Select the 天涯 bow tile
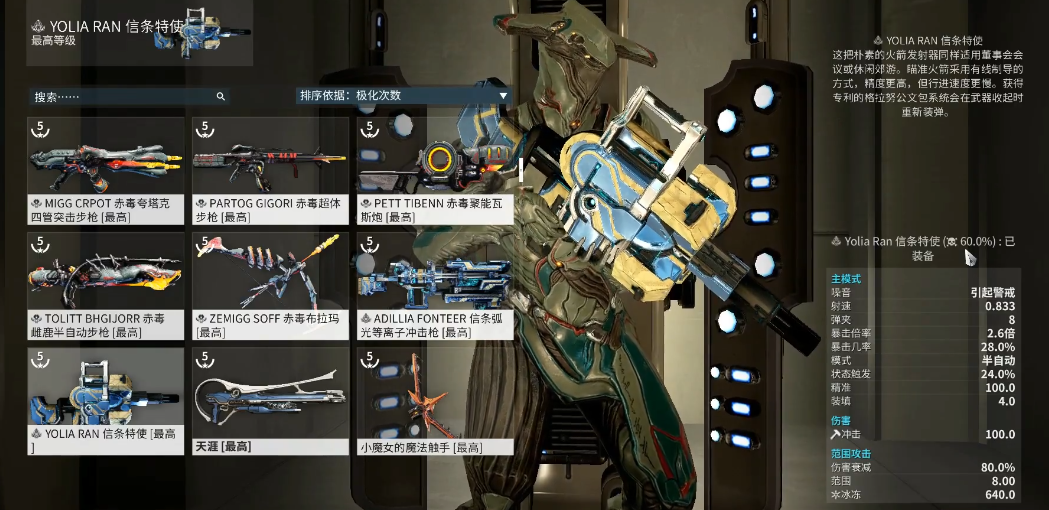The image size is (1049, 510). 270,400
